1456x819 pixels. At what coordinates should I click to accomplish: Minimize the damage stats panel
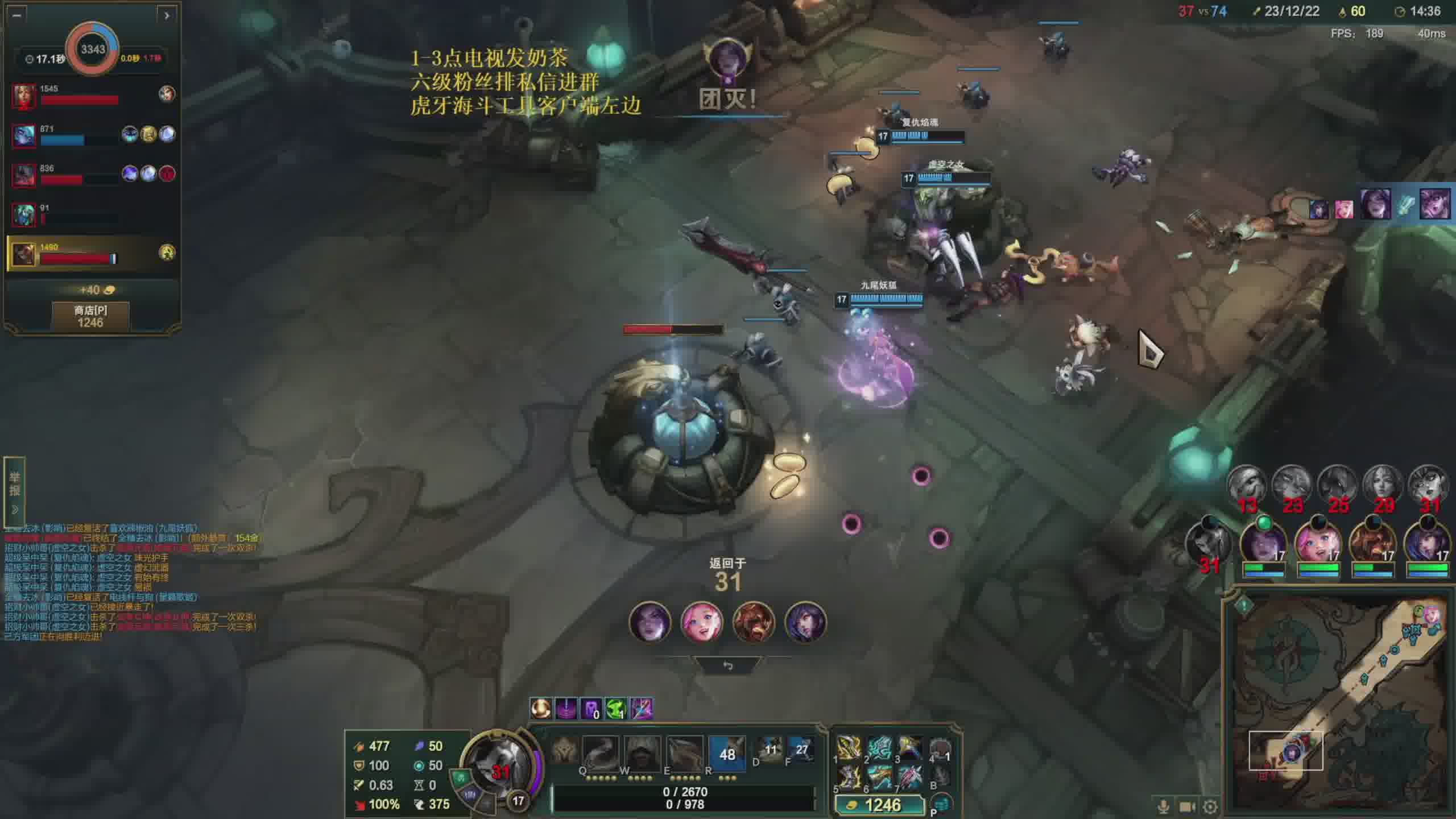click(16, 15)
